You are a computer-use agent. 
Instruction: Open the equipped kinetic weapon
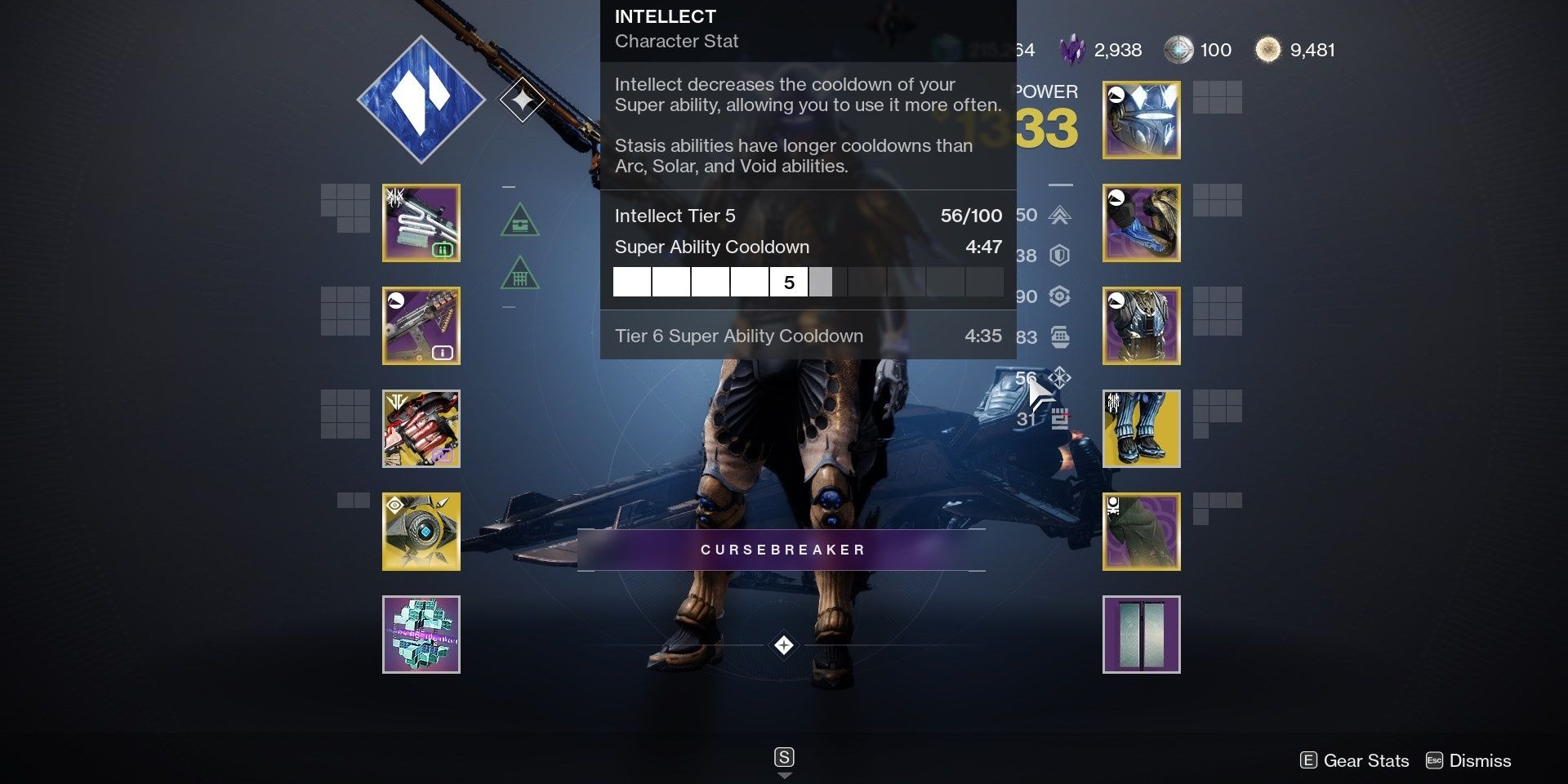pos(421,222)
